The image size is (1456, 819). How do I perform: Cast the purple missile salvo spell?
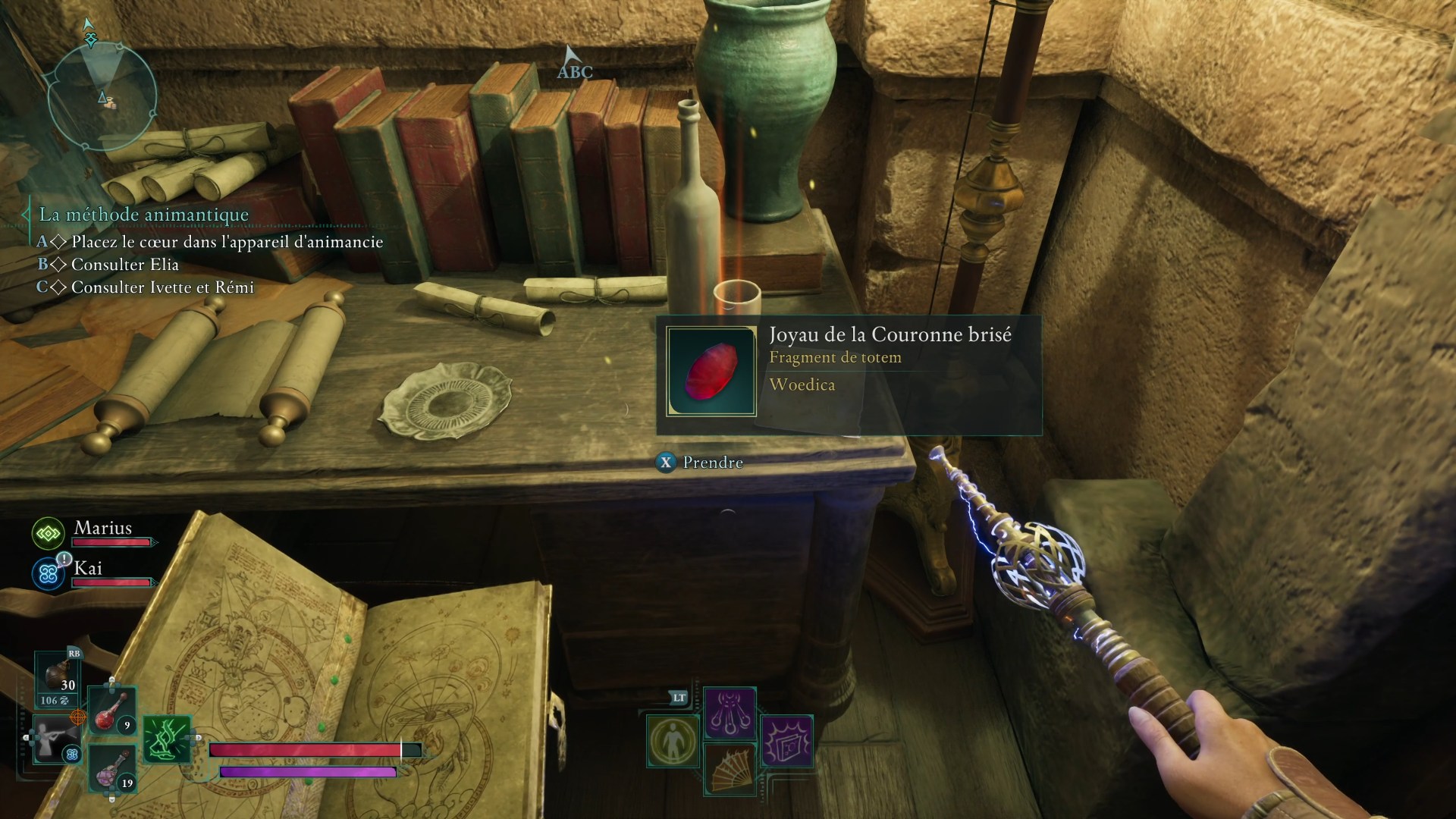point(730,713)
